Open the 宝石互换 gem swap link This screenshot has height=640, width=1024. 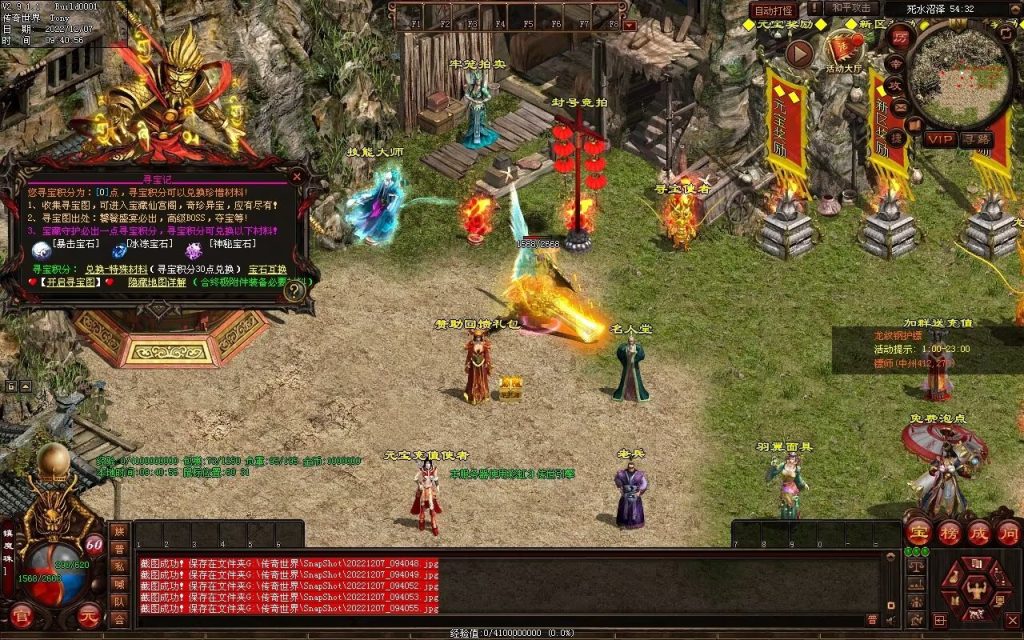pos(267,269)
